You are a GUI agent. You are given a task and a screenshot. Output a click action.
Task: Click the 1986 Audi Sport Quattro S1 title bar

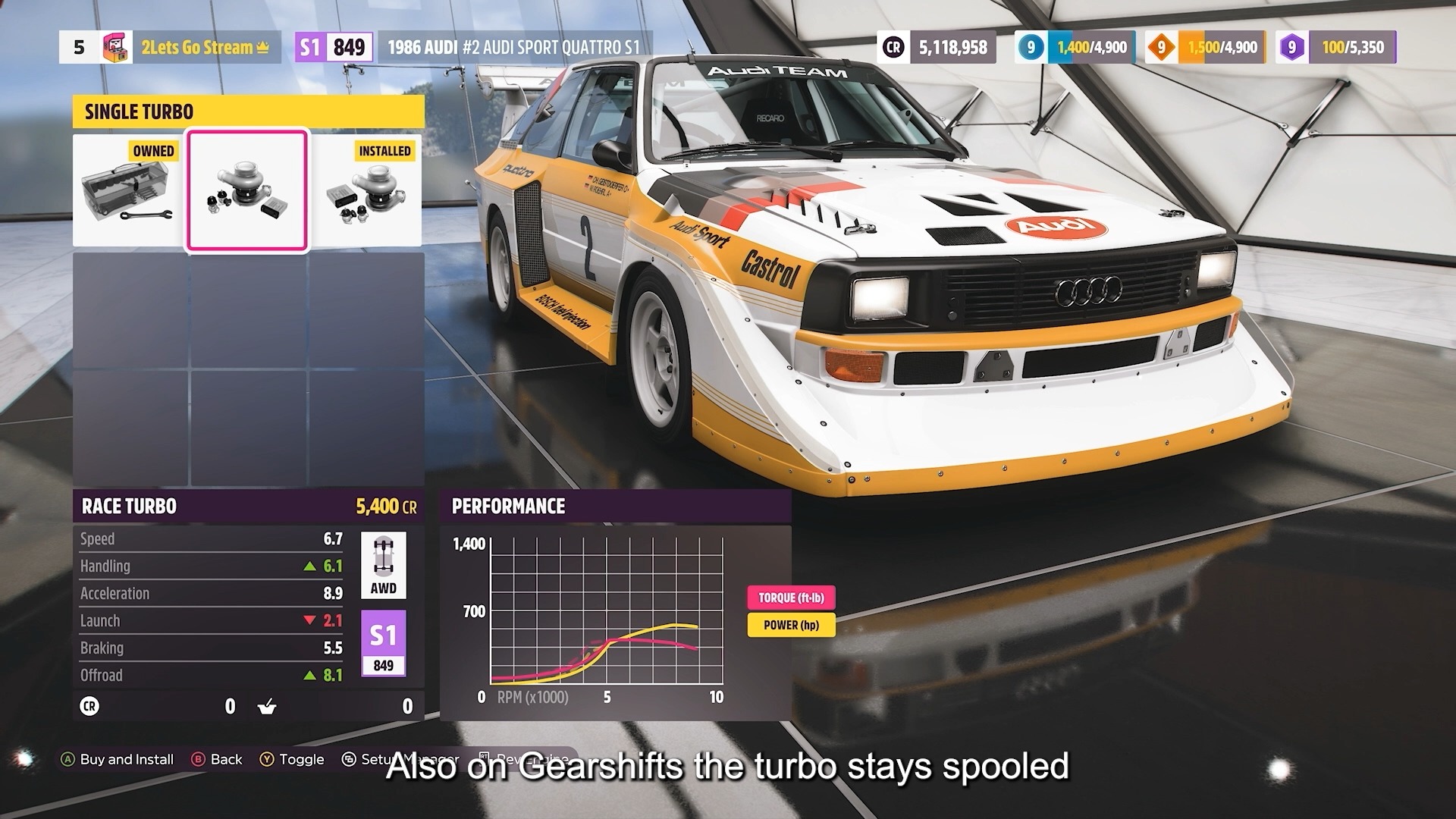514,47
